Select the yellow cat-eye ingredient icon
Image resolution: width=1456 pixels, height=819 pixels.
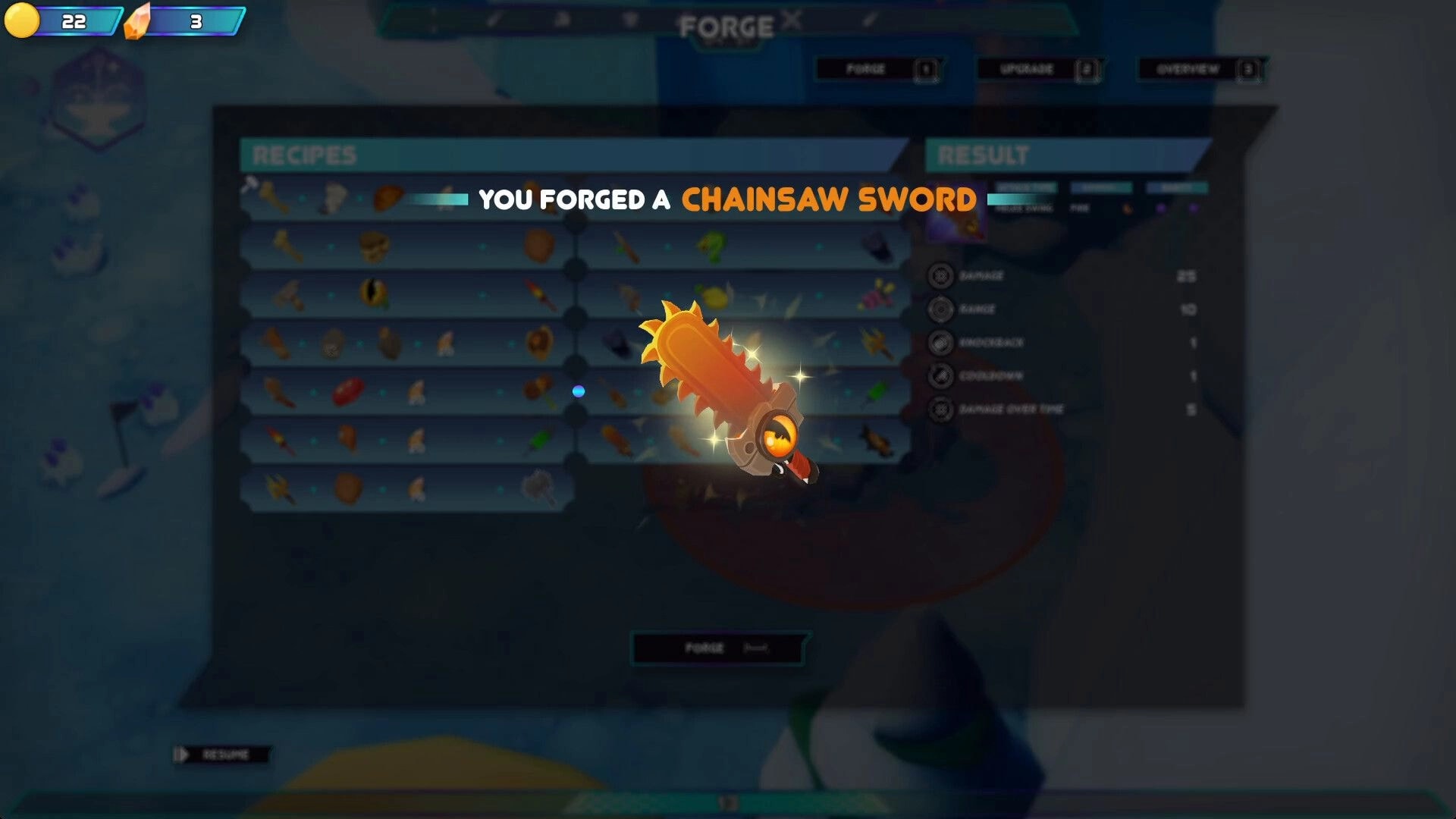(x=372, y=294)
